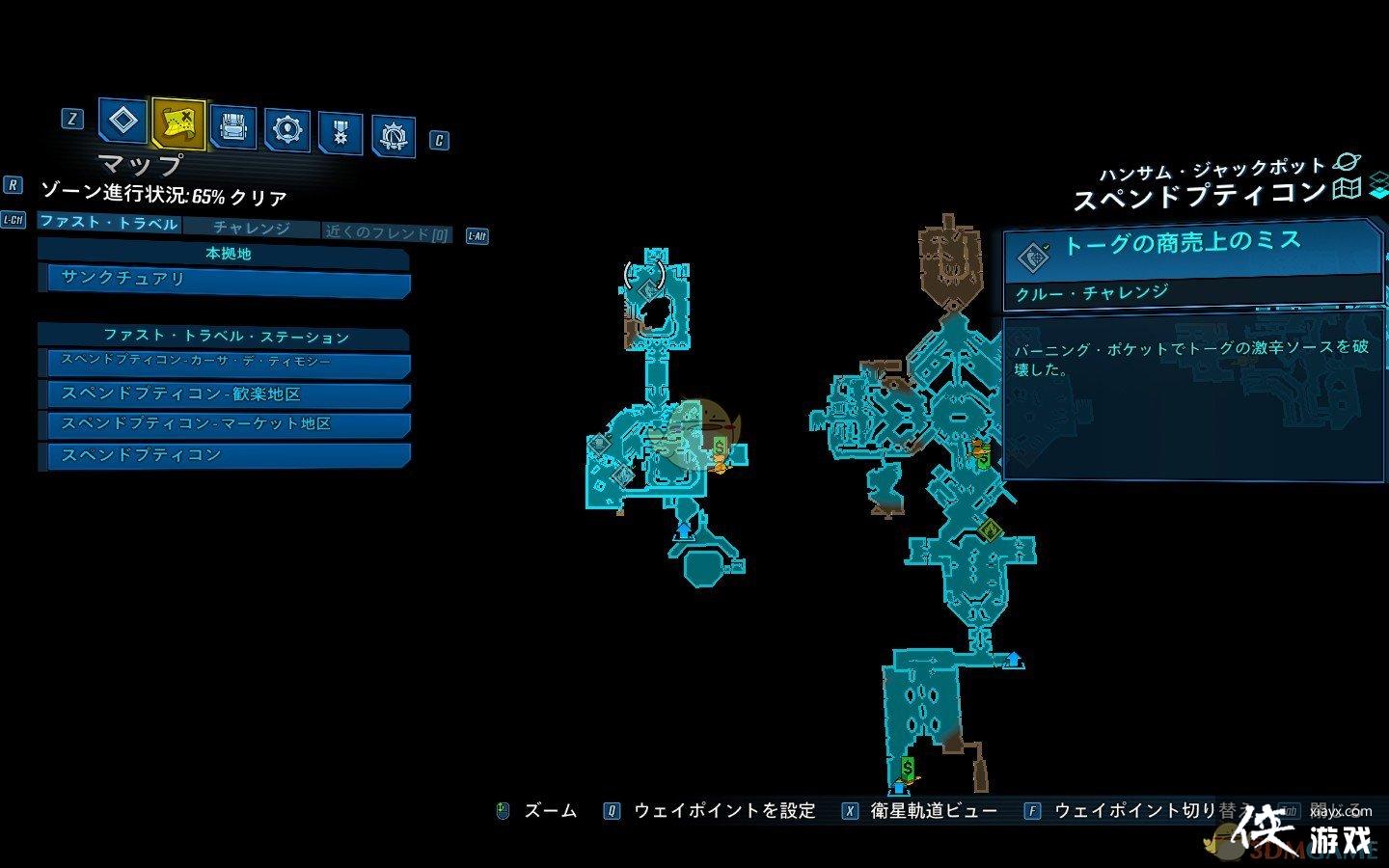Open the 近くのフレンド tab
1389x868 pixels.
point(387,232)
